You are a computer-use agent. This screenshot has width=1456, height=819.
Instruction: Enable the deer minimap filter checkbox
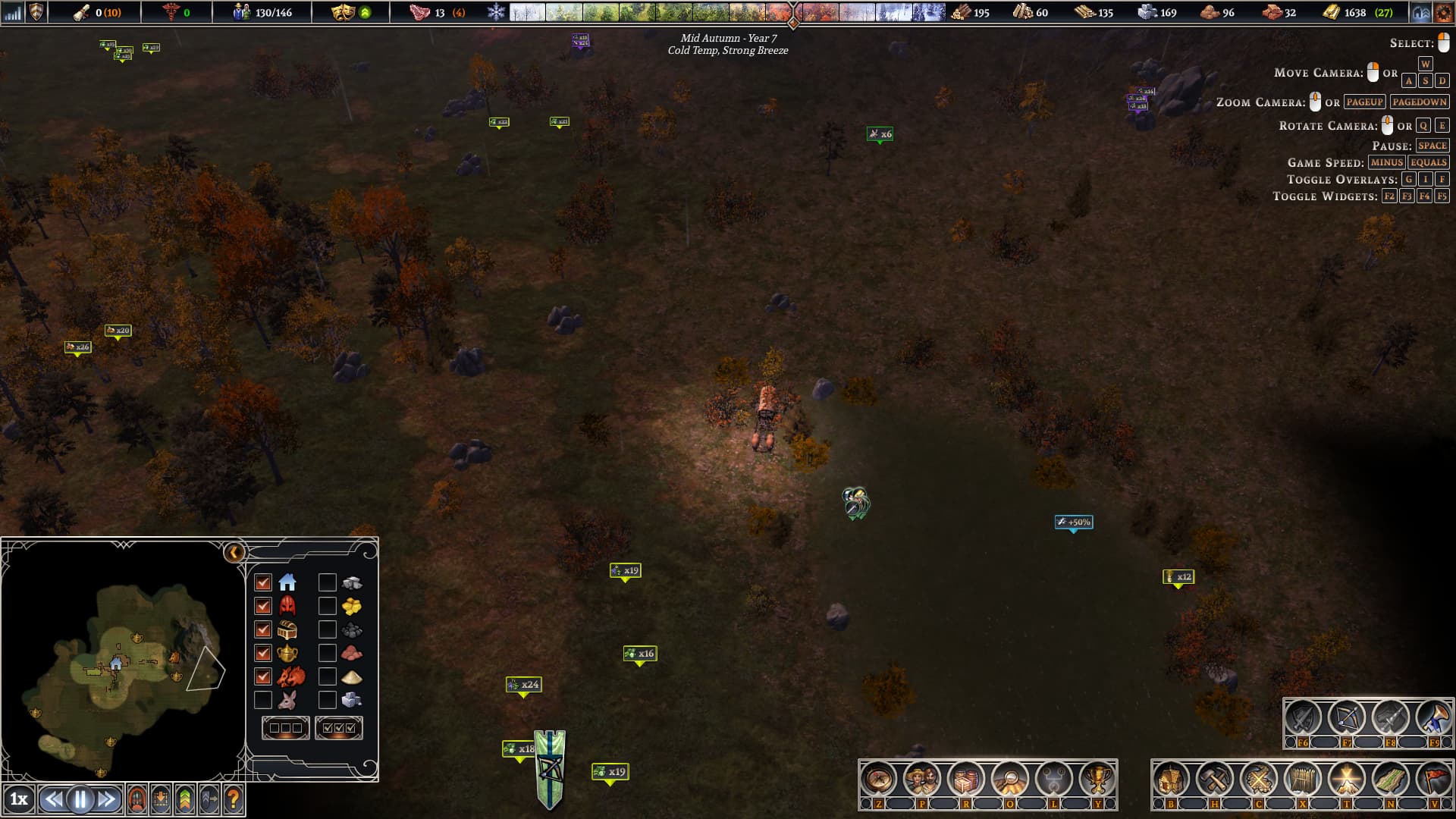point(263,699)
